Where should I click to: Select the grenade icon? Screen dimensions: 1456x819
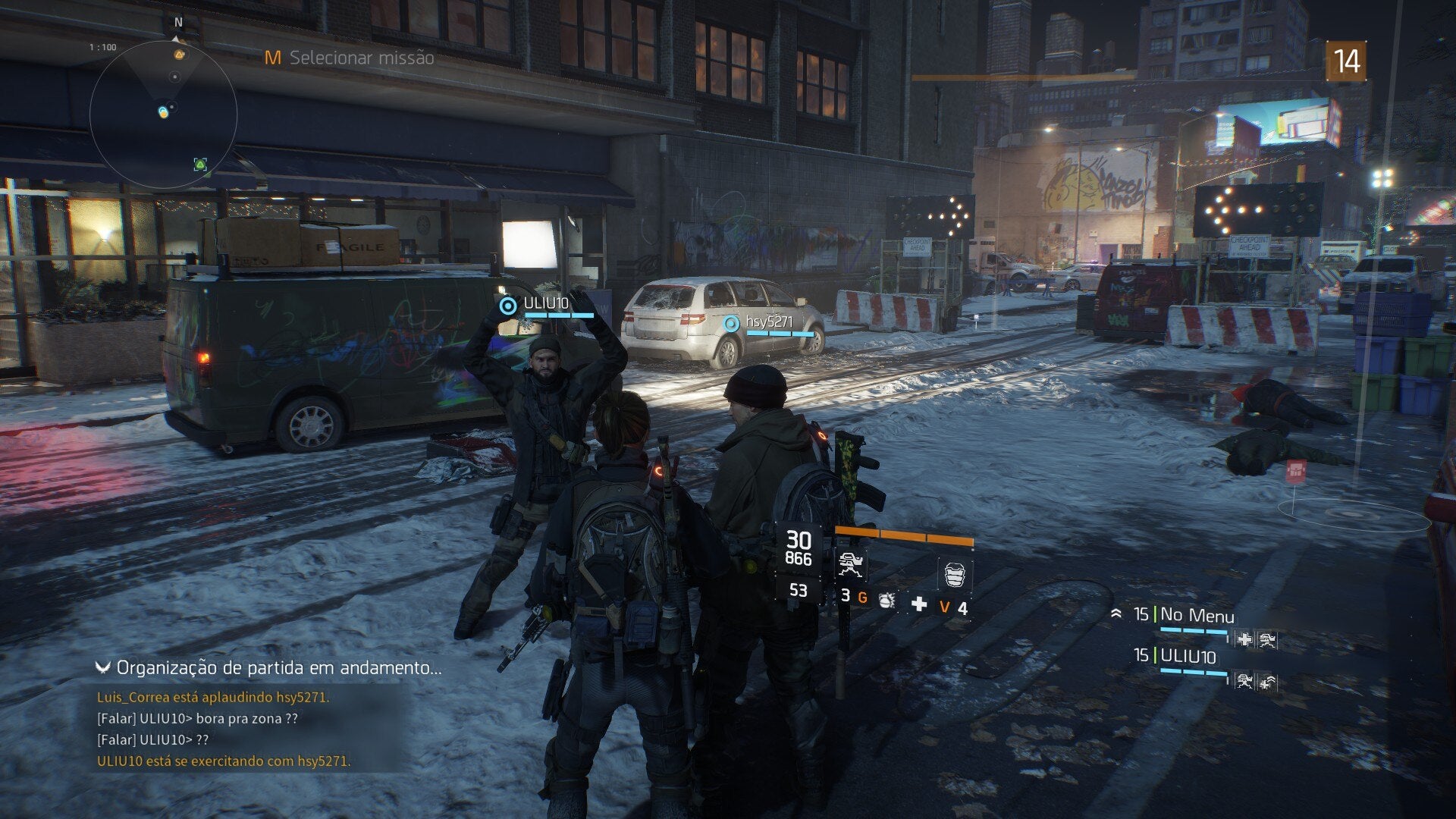click(886, 601)
